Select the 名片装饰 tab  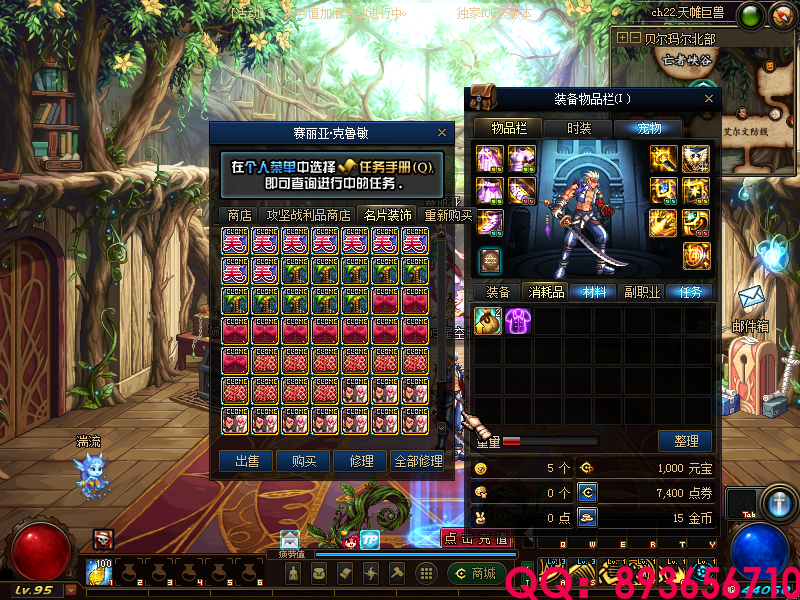click(x=387, y=215)
